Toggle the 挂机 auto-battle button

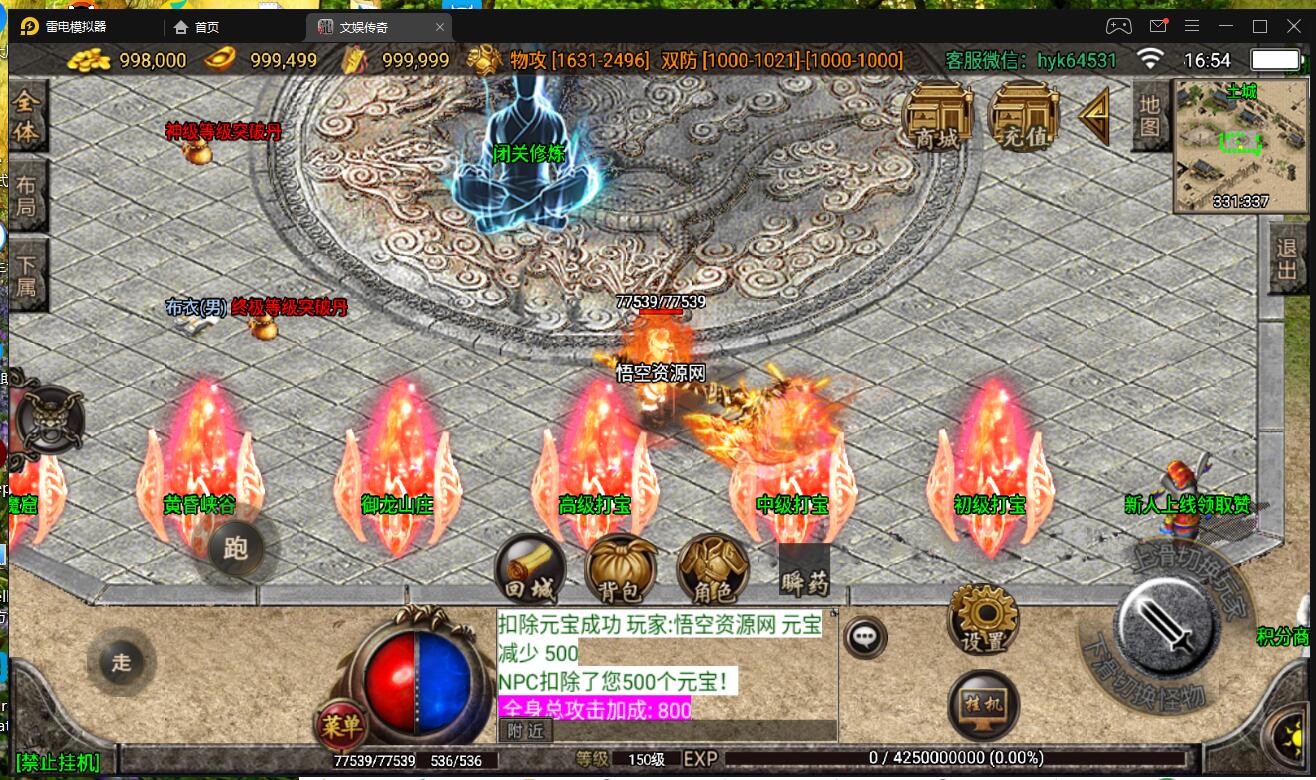[983, 704]
